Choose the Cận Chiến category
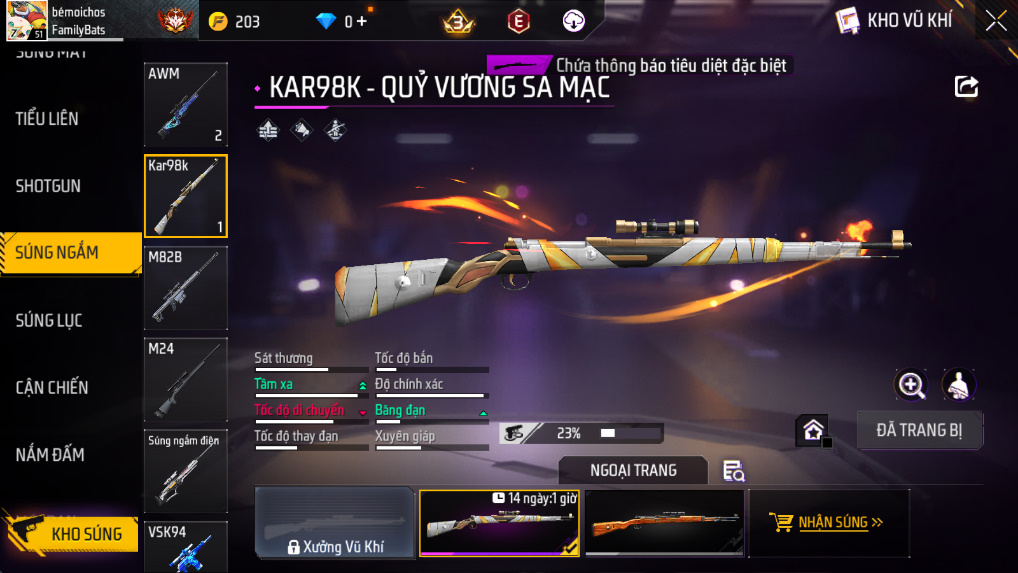Screen dimensions: 1018x573 point(52,388)
